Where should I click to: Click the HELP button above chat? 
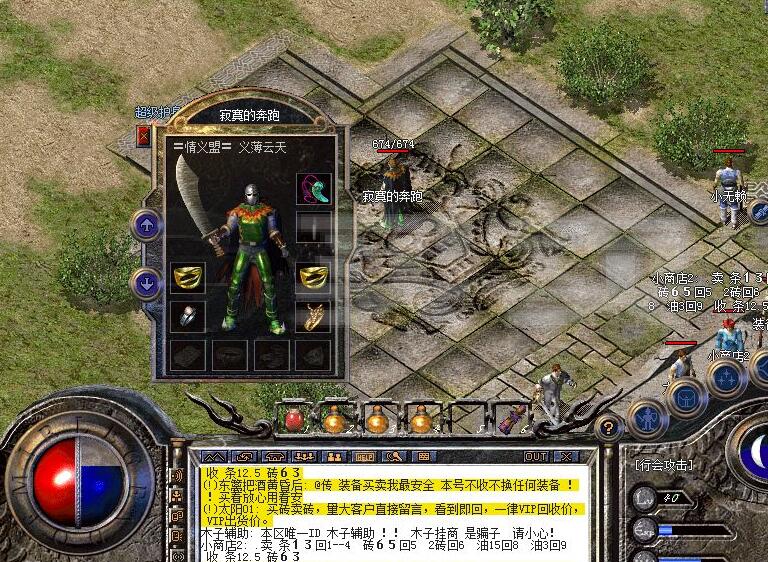363,456
